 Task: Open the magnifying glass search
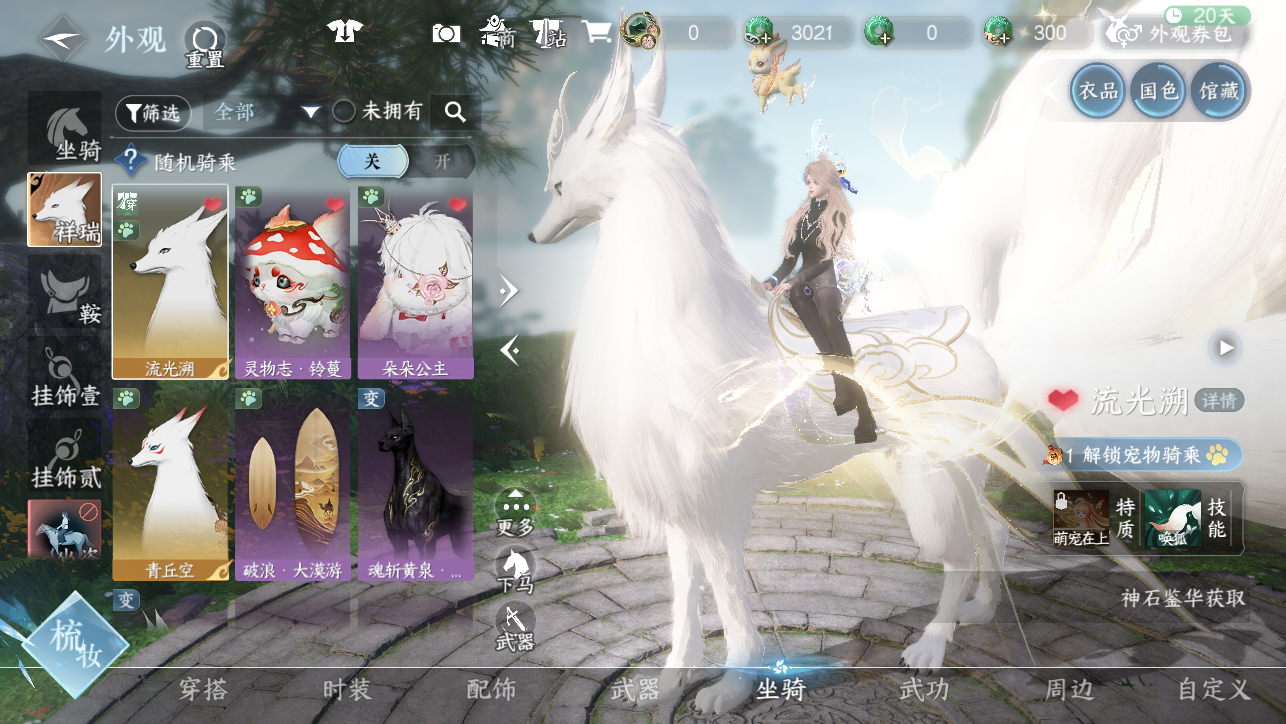pos(455,112)
